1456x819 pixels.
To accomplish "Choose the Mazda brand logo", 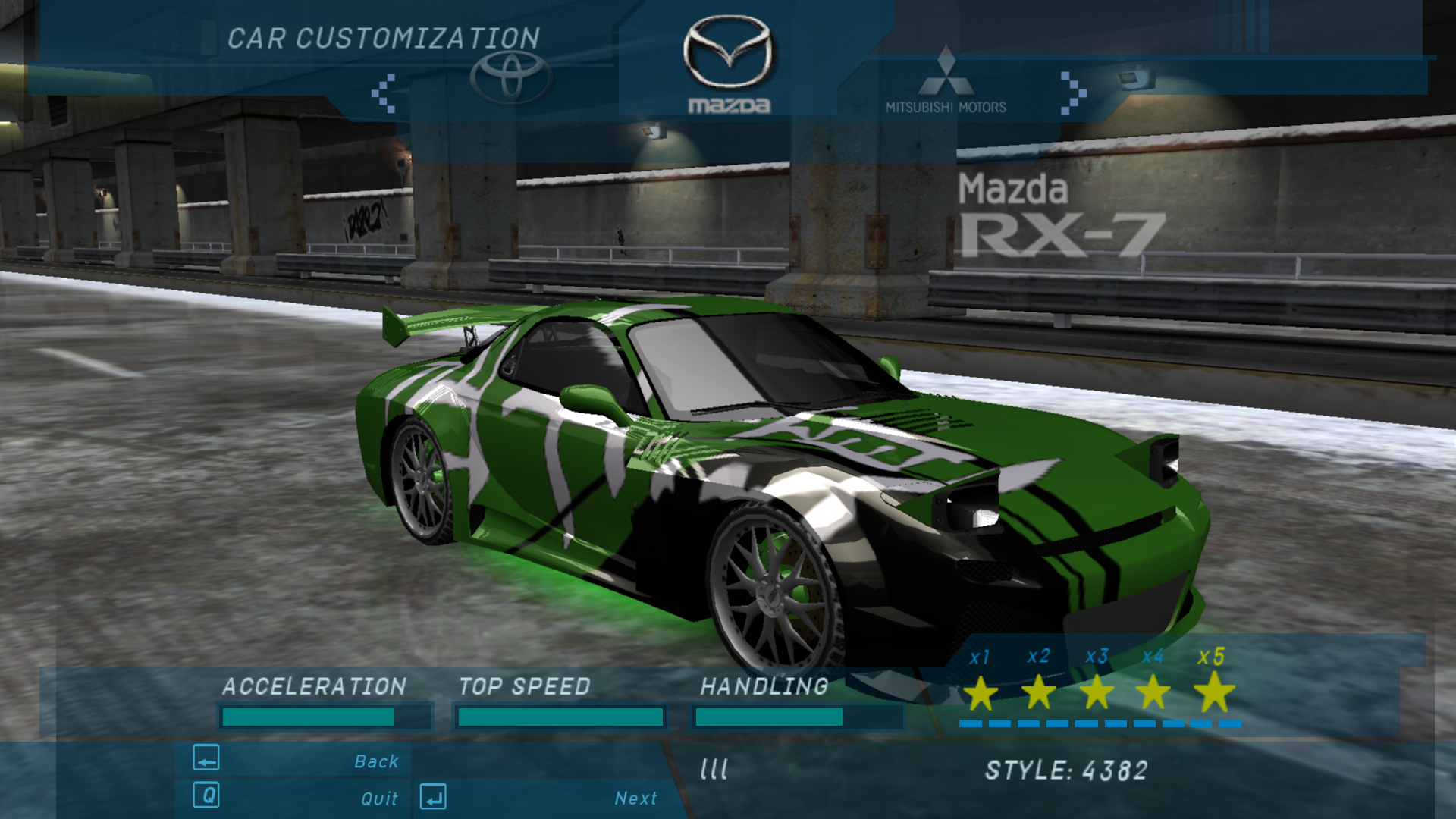I will (x=728, y=64).
